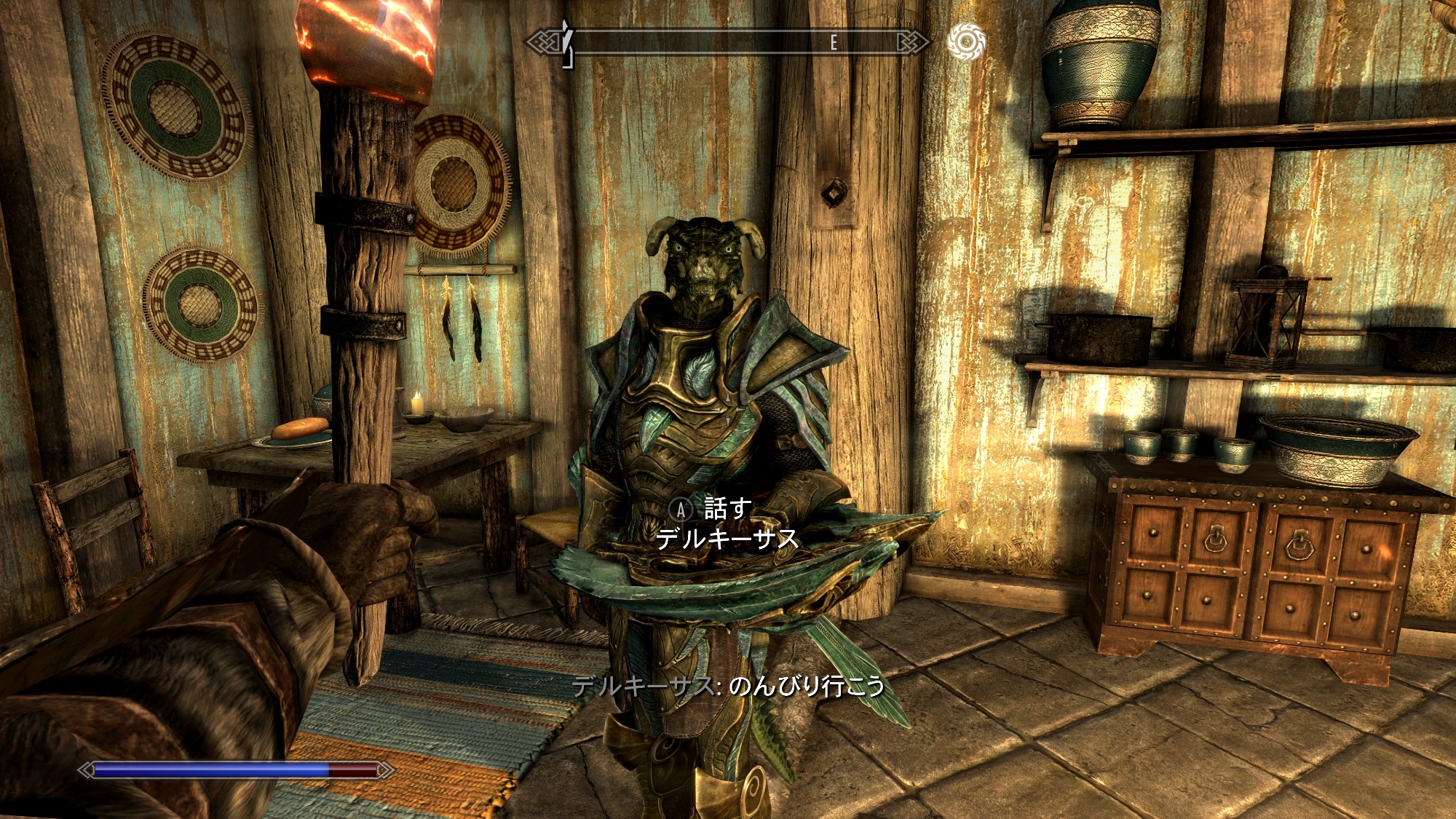Click the compass bar at the top
This screenshot has height=819, width=1456.
pyautogui.click(x=727, y=43)
